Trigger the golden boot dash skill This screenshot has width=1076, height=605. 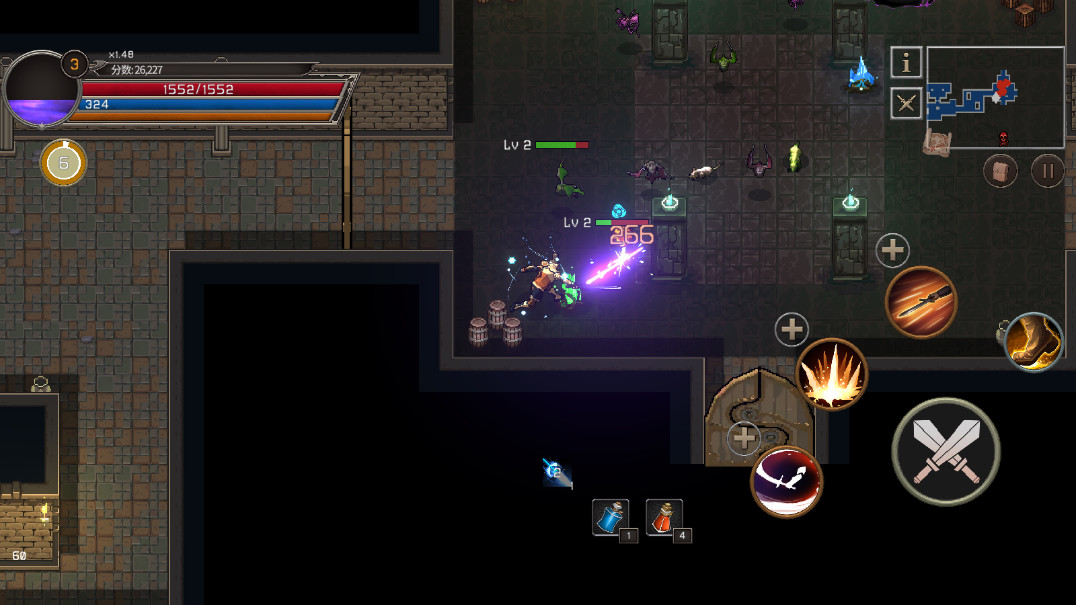[1033, 341]
